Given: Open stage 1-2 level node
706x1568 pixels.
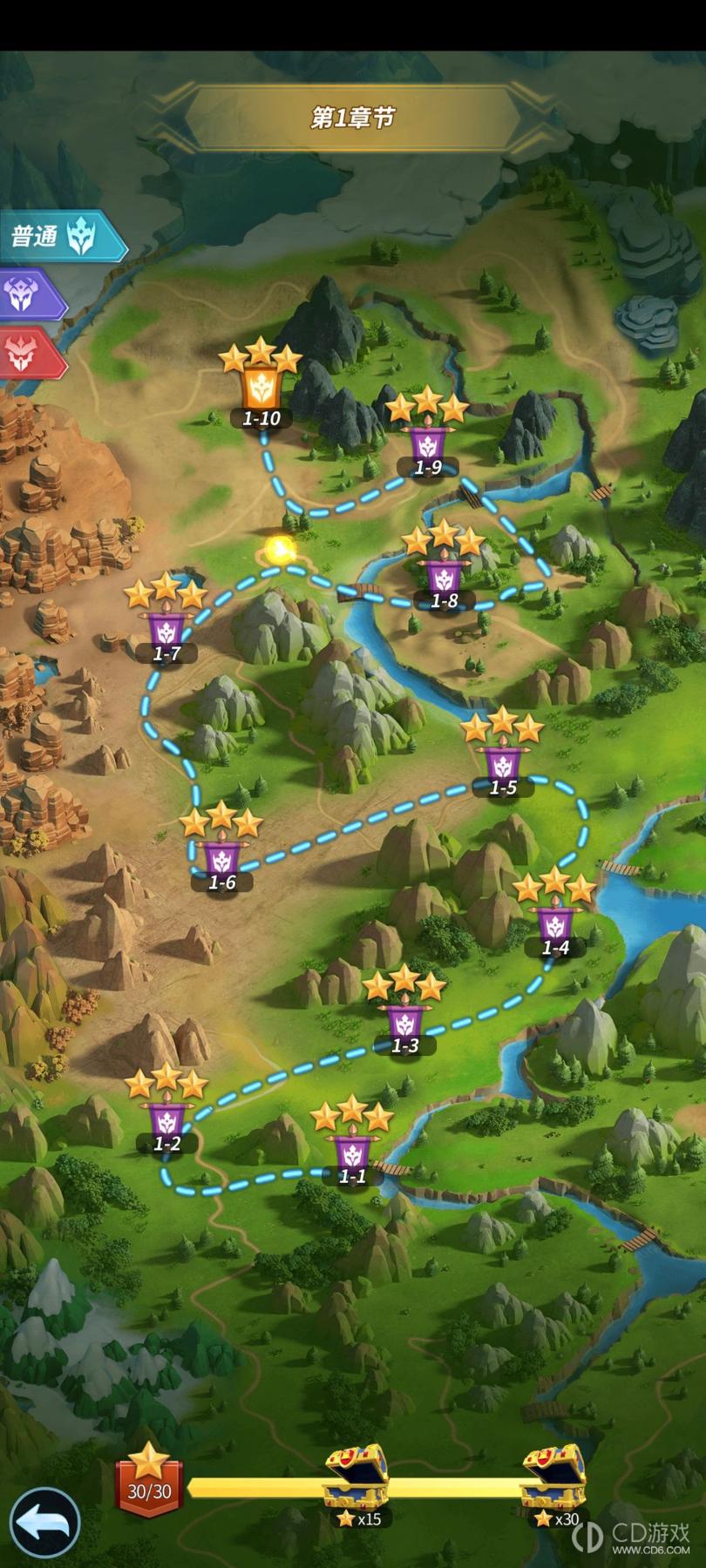Looking at the screenshot, I should [166, 1123].
